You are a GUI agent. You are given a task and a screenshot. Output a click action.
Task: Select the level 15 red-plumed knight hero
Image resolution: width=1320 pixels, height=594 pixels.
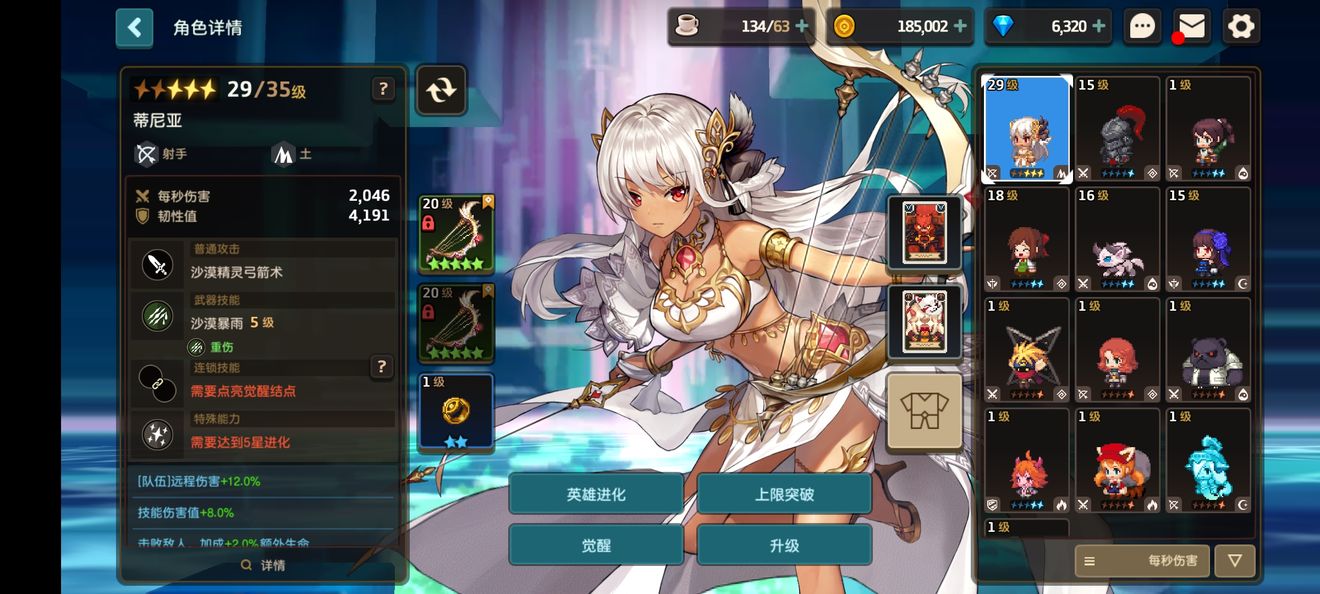1117,129
